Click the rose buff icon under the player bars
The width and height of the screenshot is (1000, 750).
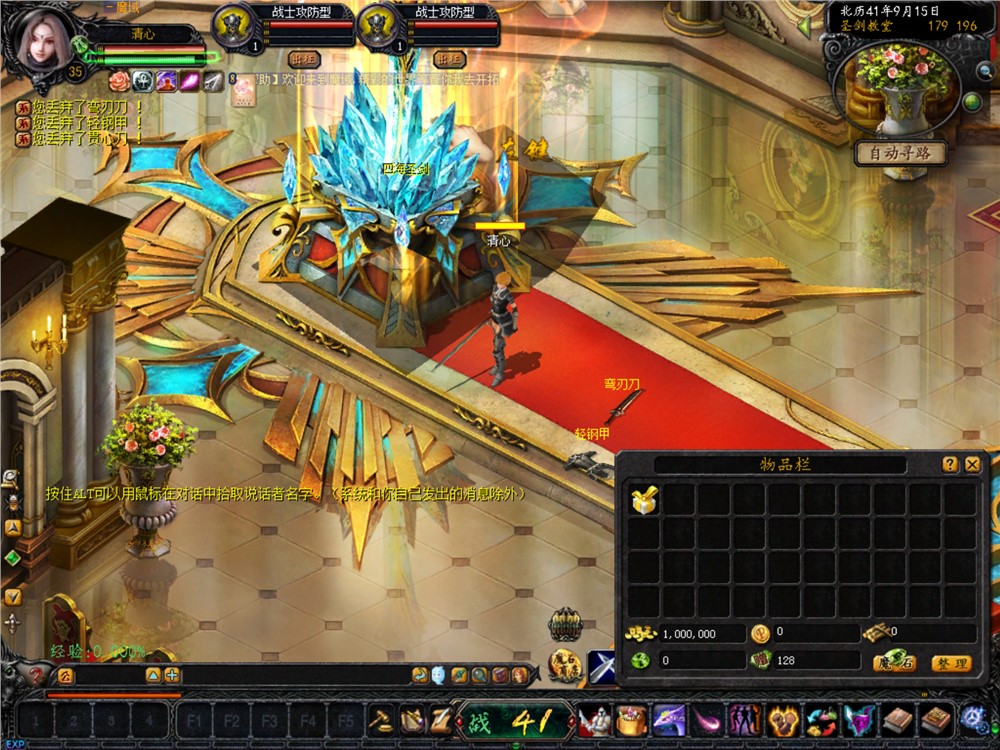pyautogui.click(x=119, y=81)
